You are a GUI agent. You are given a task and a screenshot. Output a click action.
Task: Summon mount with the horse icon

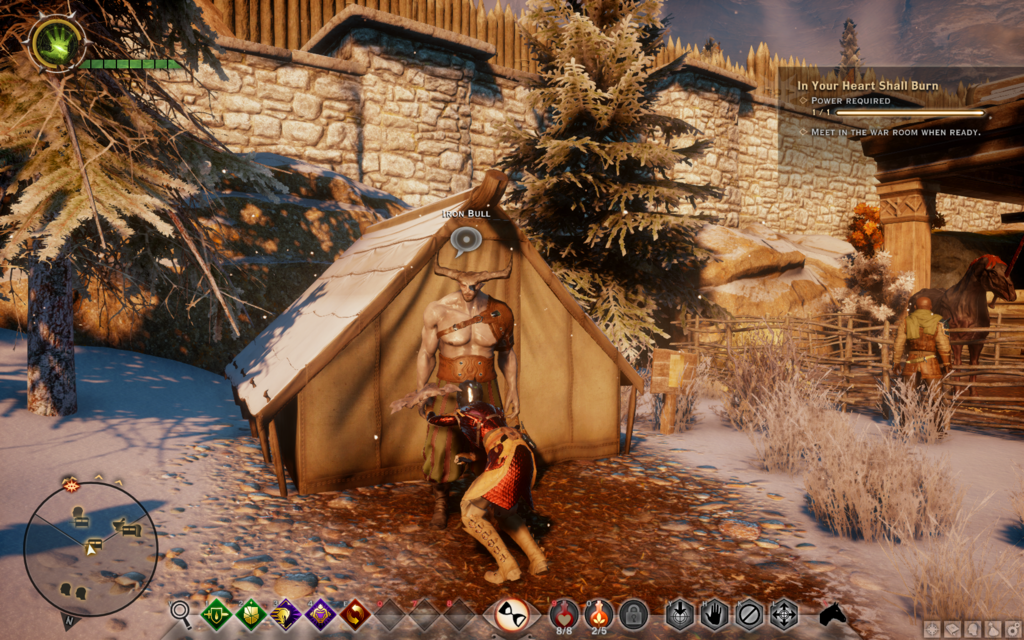(833, 614)
